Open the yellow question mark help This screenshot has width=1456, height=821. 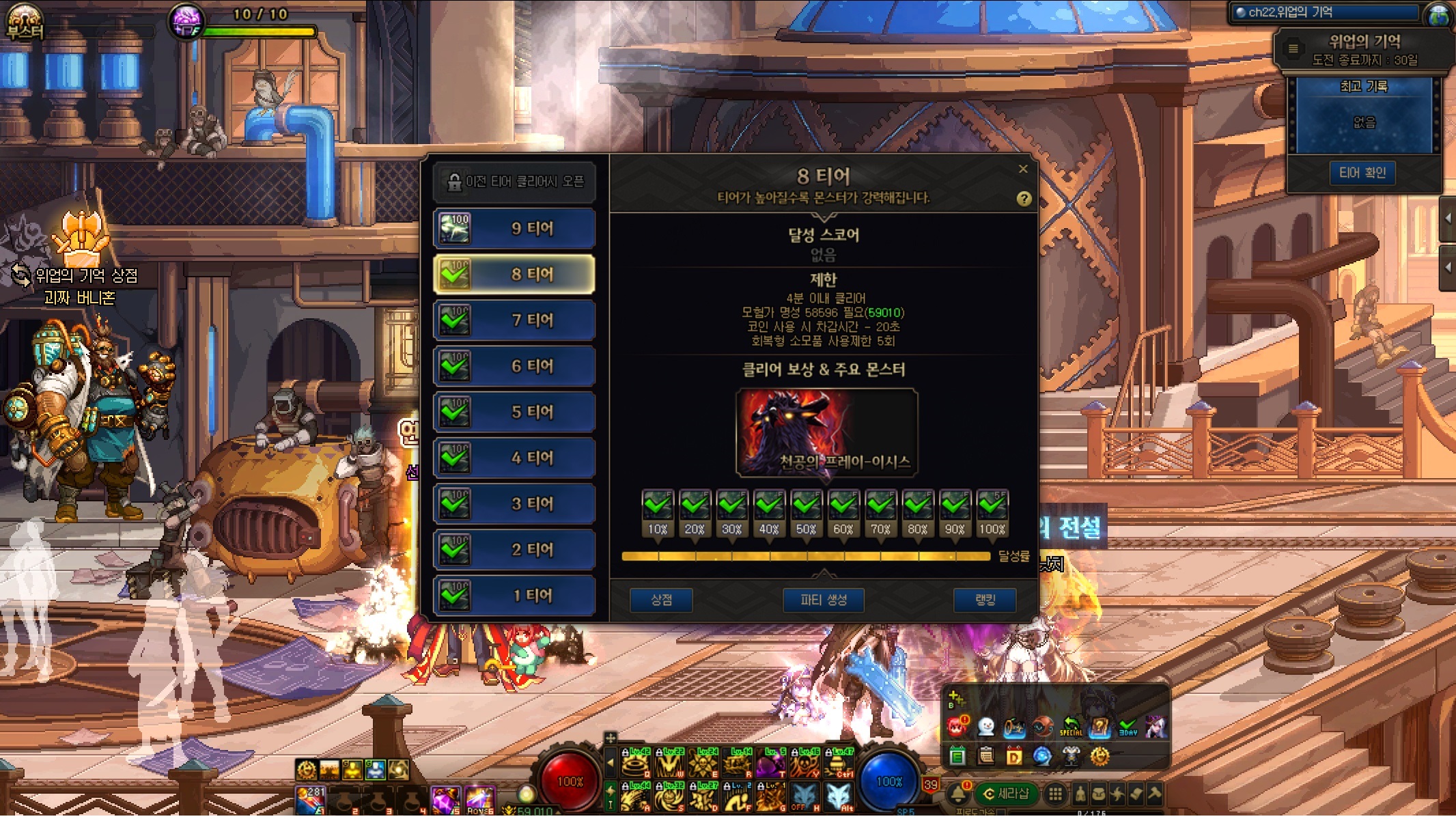(x=1024, y=199)
